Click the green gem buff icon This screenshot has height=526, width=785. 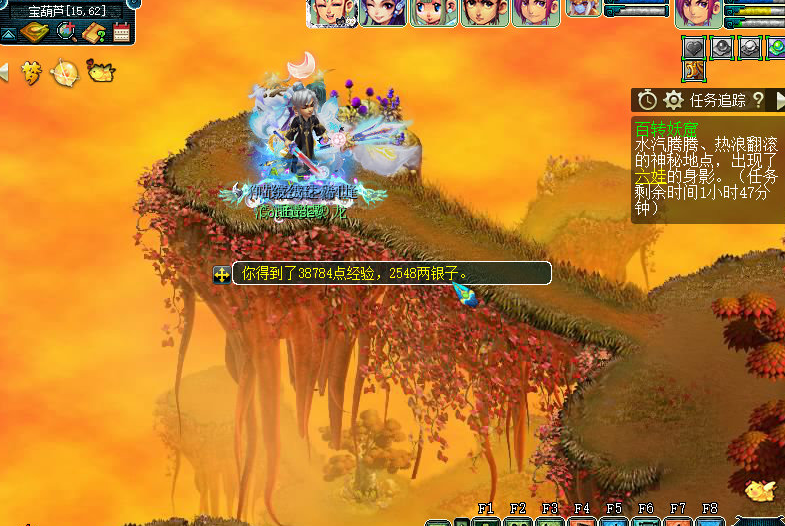point(776,47)
